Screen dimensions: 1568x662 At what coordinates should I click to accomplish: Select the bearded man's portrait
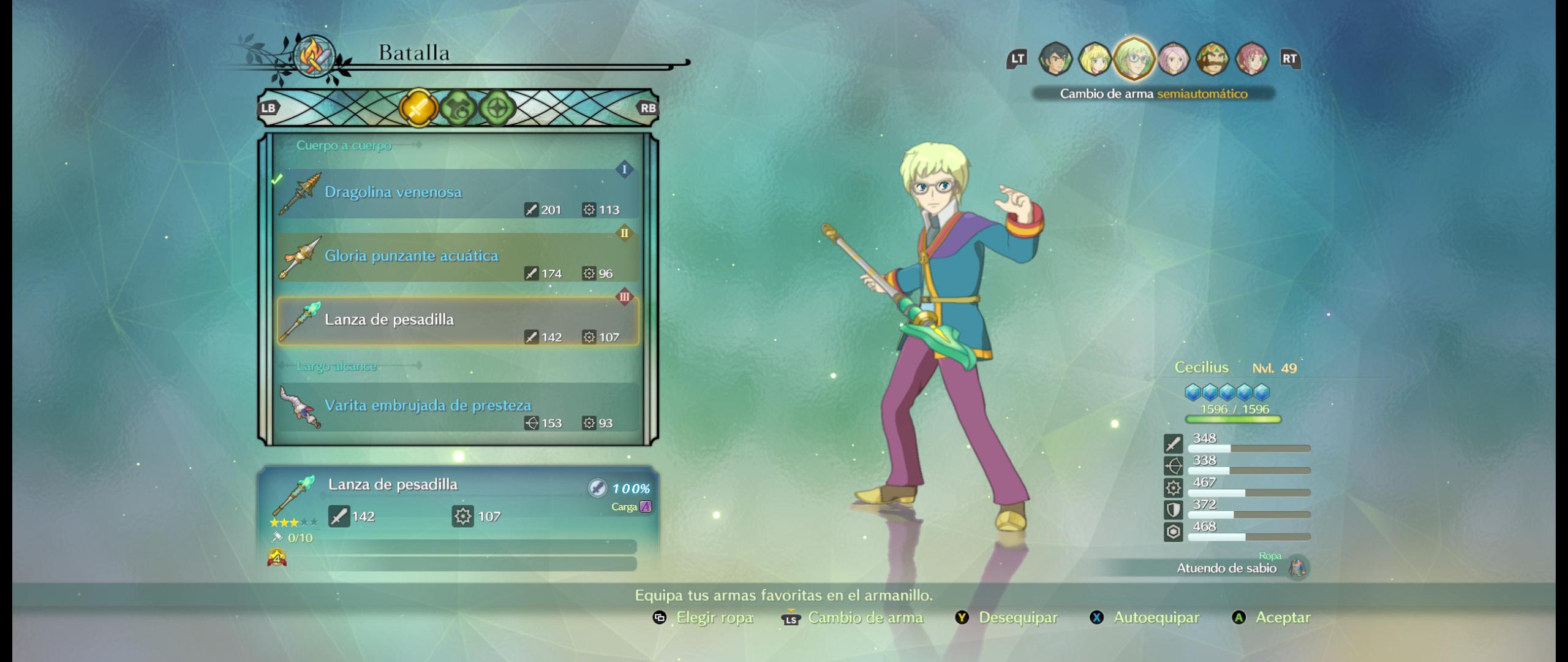pyautogui.click(x=1212, y=59)
